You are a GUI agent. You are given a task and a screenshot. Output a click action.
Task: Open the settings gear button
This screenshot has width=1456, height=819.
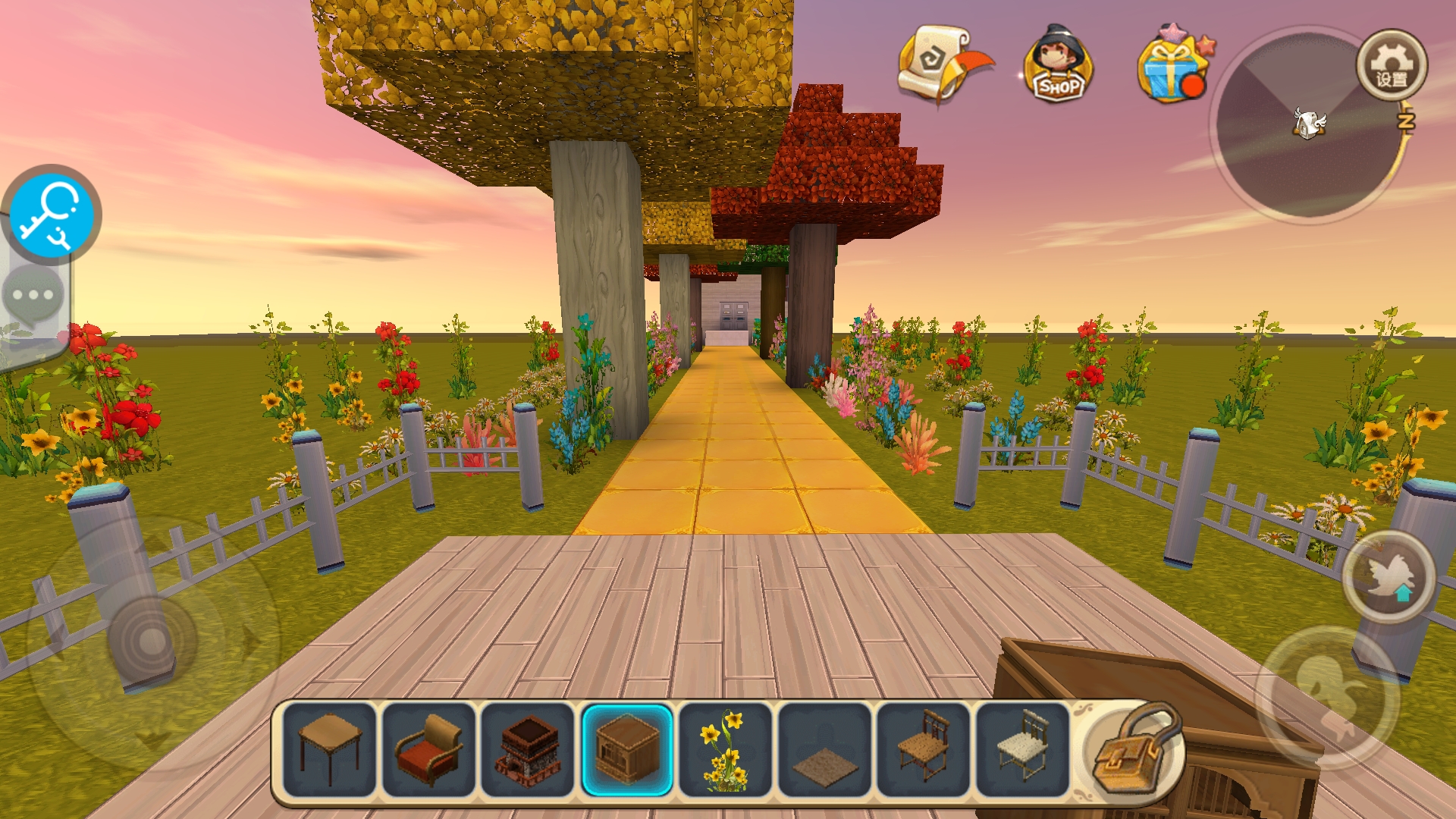(x=1391, y=66)
